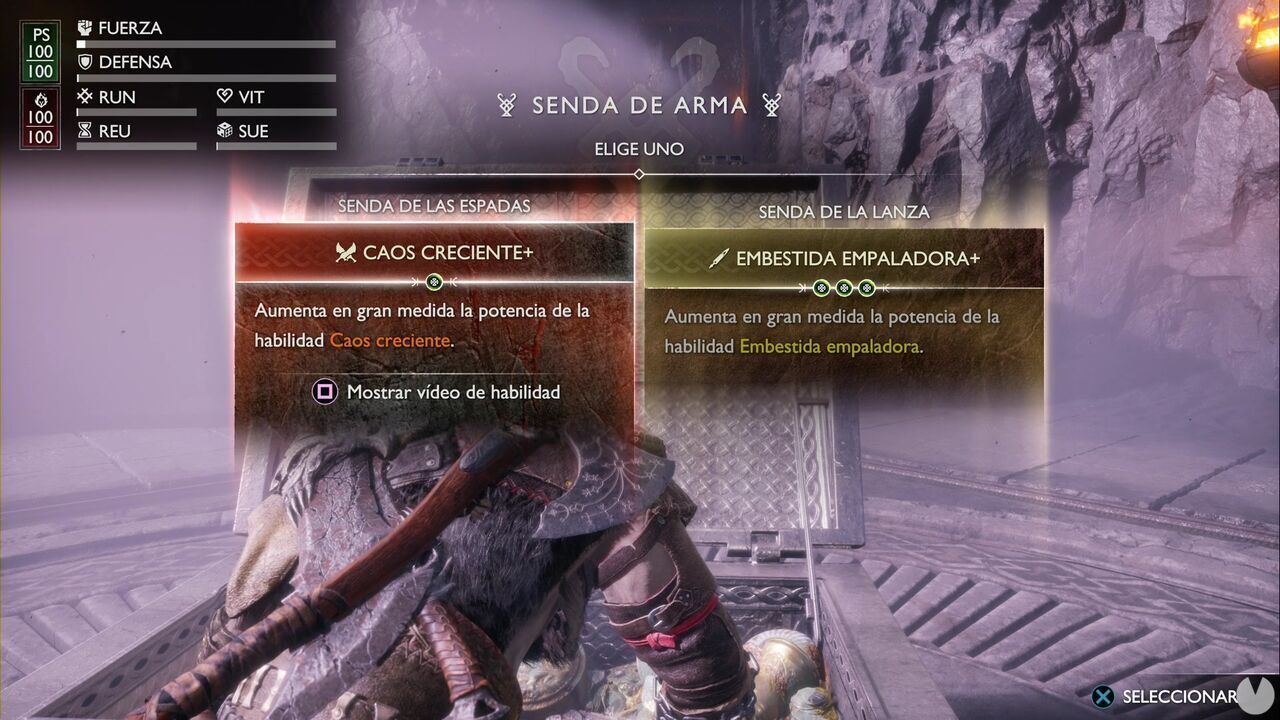This screenshot has width=1280, height=720.
Task: Click the diamond marker under ELIGE UNO
Action: (x=639, y=172)
